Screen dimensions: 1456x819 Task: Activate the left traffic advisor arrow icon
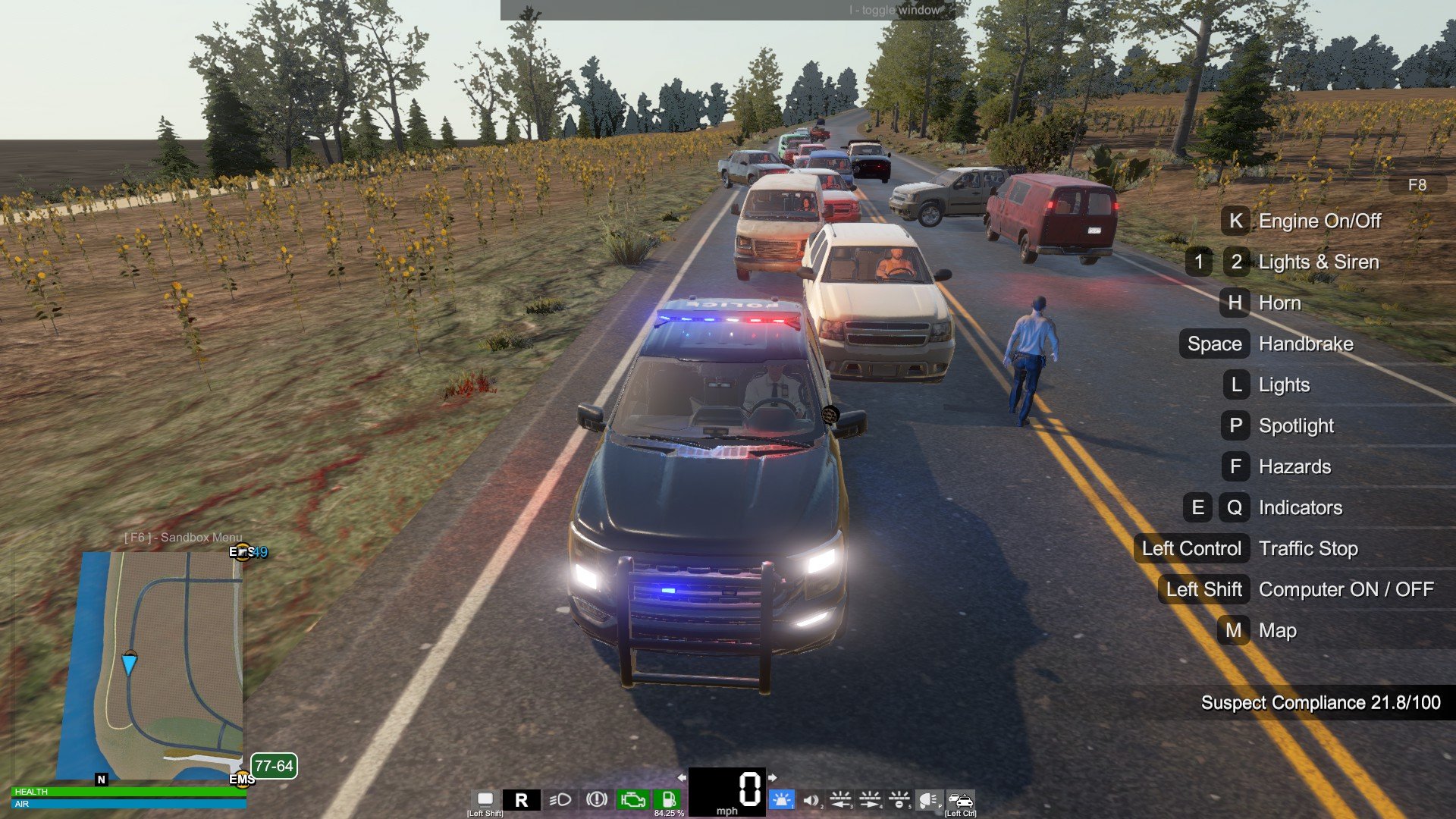click(840, 799)
